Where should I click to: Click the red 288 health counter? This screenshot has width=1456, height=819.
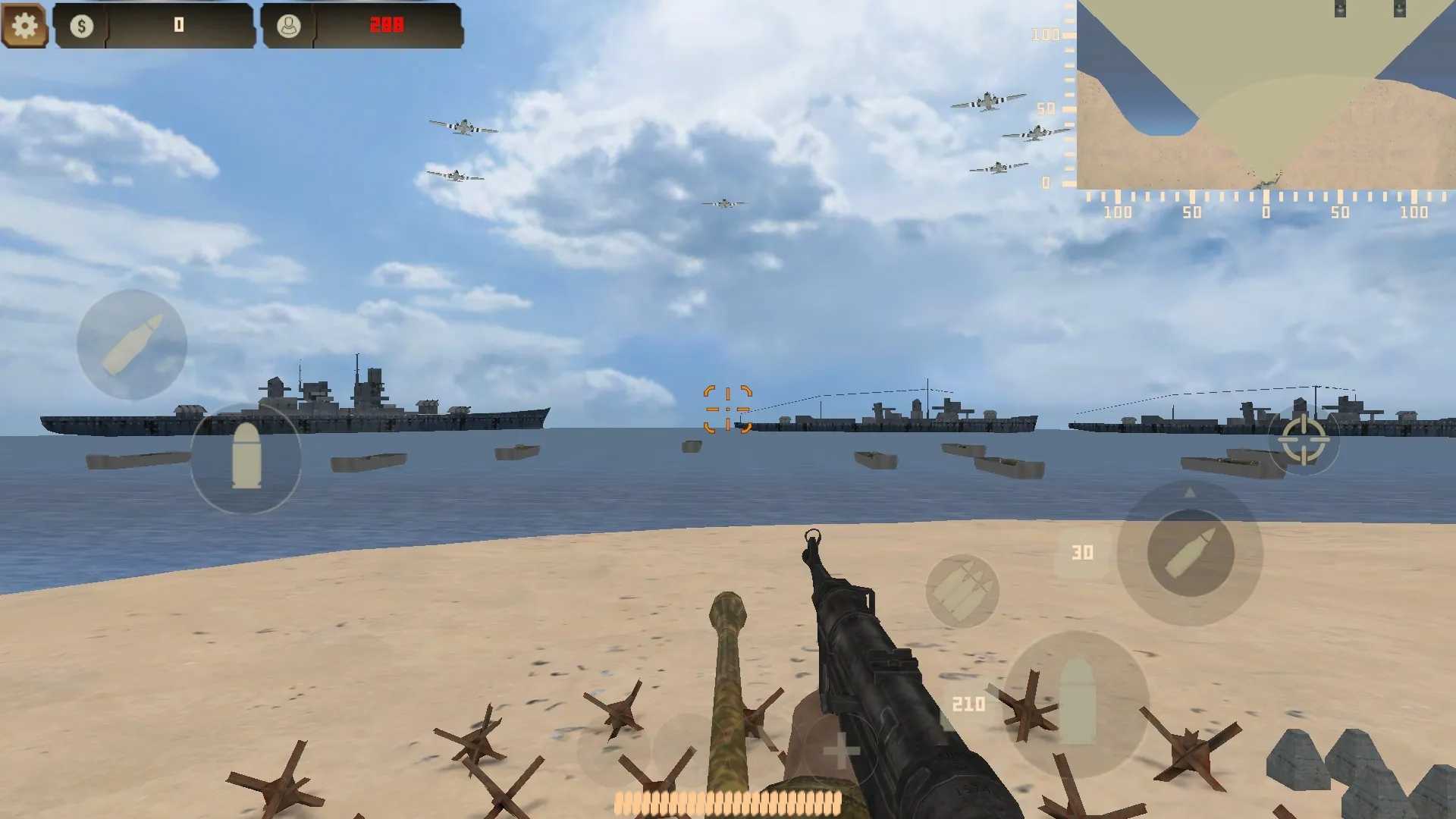[387, 25]
